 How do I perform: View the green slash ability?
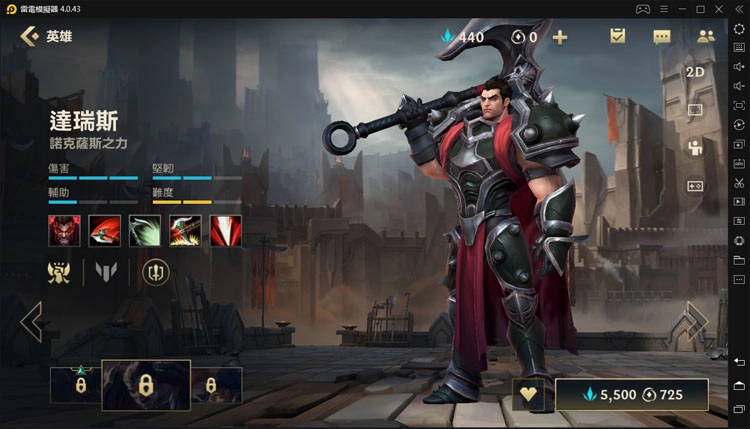(145, 230)
